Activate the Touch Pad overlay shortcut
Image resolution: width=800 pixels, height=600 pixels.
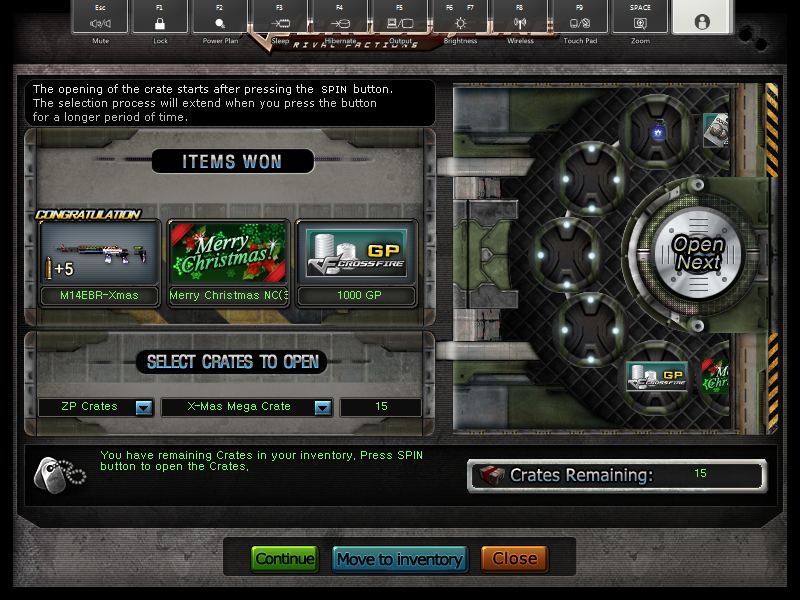point(579,20)
